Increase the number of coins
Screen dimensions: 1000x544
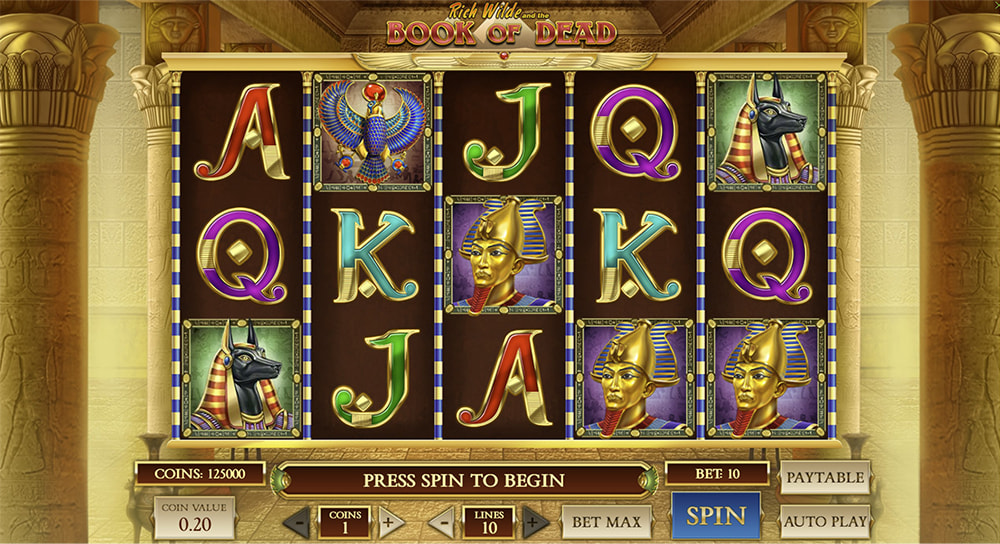click(391, 522)
